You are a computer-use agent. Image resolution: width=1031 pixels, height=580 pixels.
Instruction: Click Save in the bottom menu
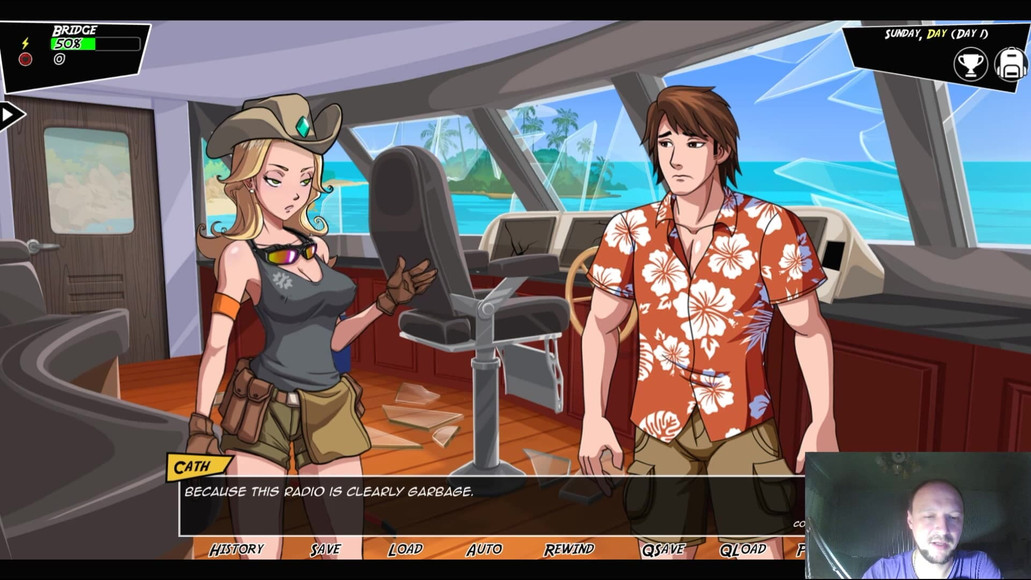(x=325, y=549)
